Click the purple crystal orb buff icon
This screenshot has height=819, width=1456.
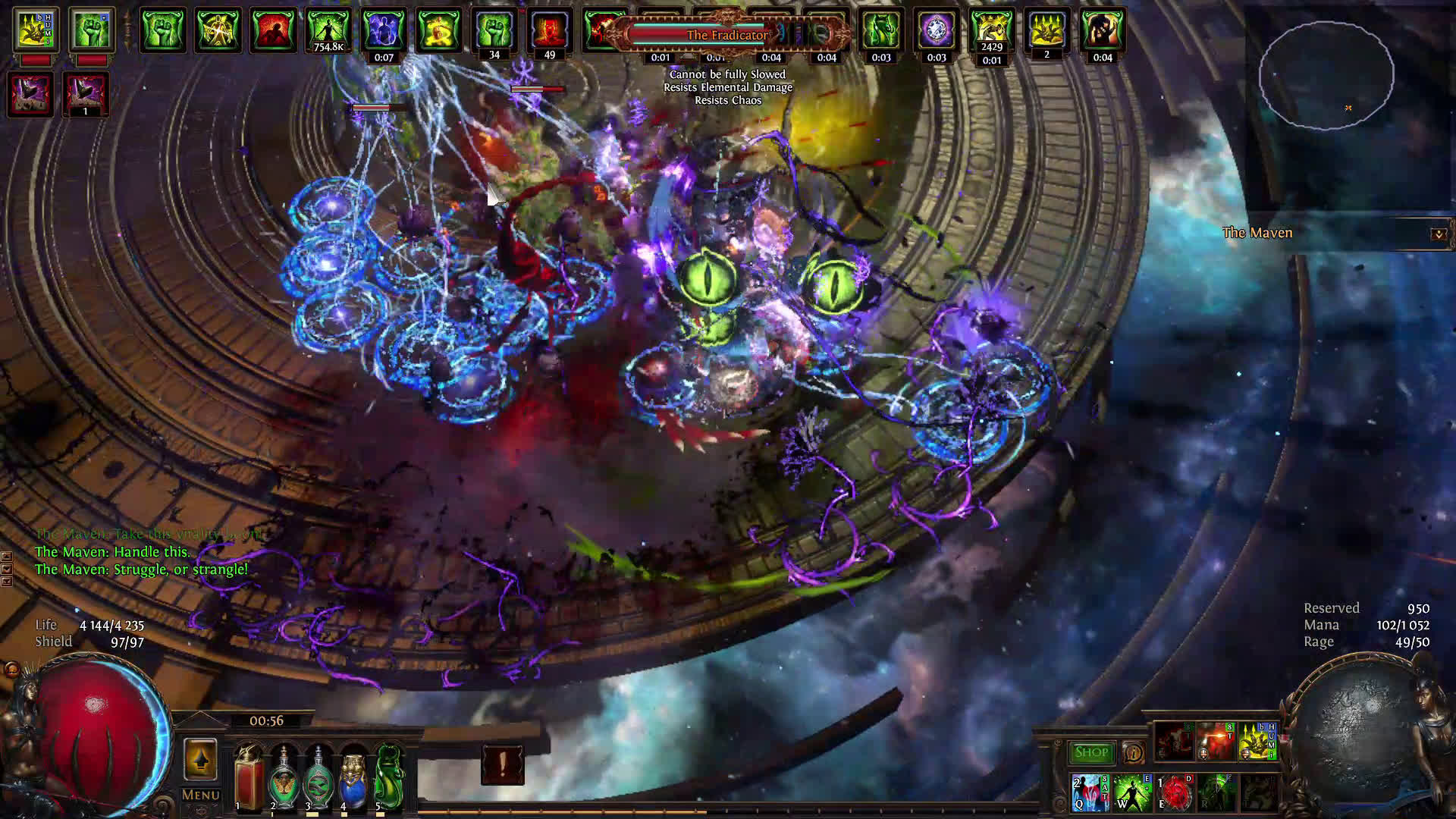937,31
